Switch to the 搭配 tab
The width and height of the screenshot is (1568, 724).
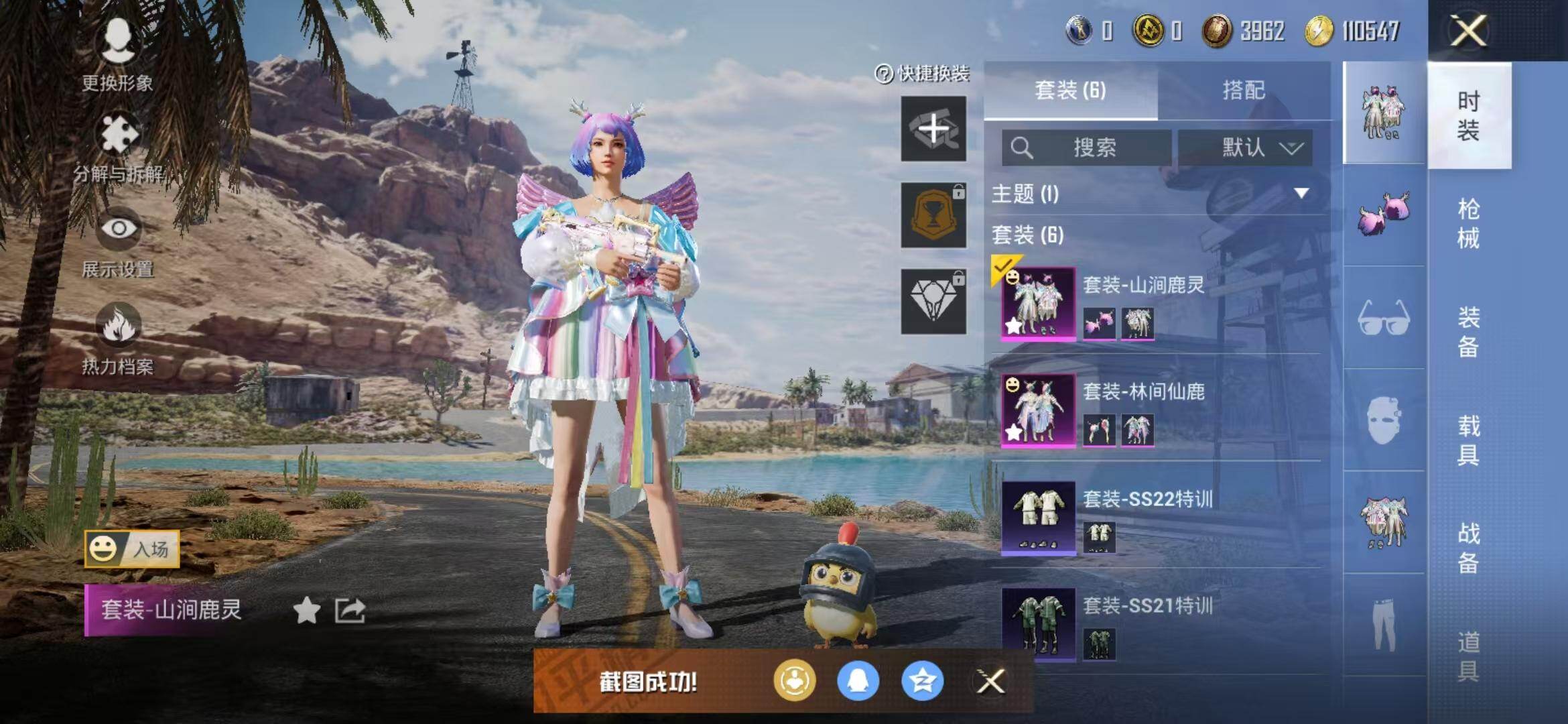(x=1243, y=90)
